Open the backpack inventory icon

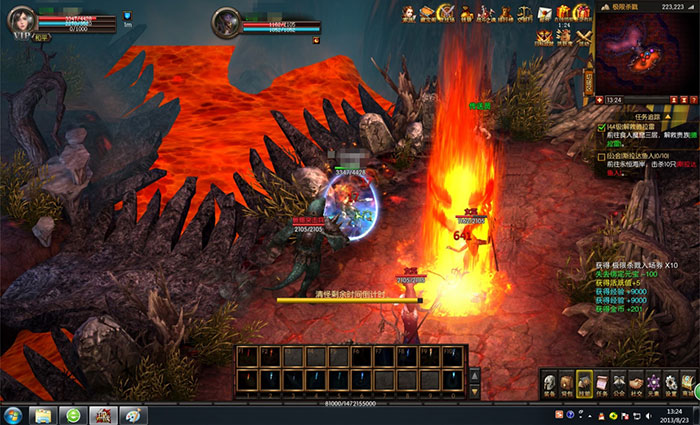click(x=567, y=384)
